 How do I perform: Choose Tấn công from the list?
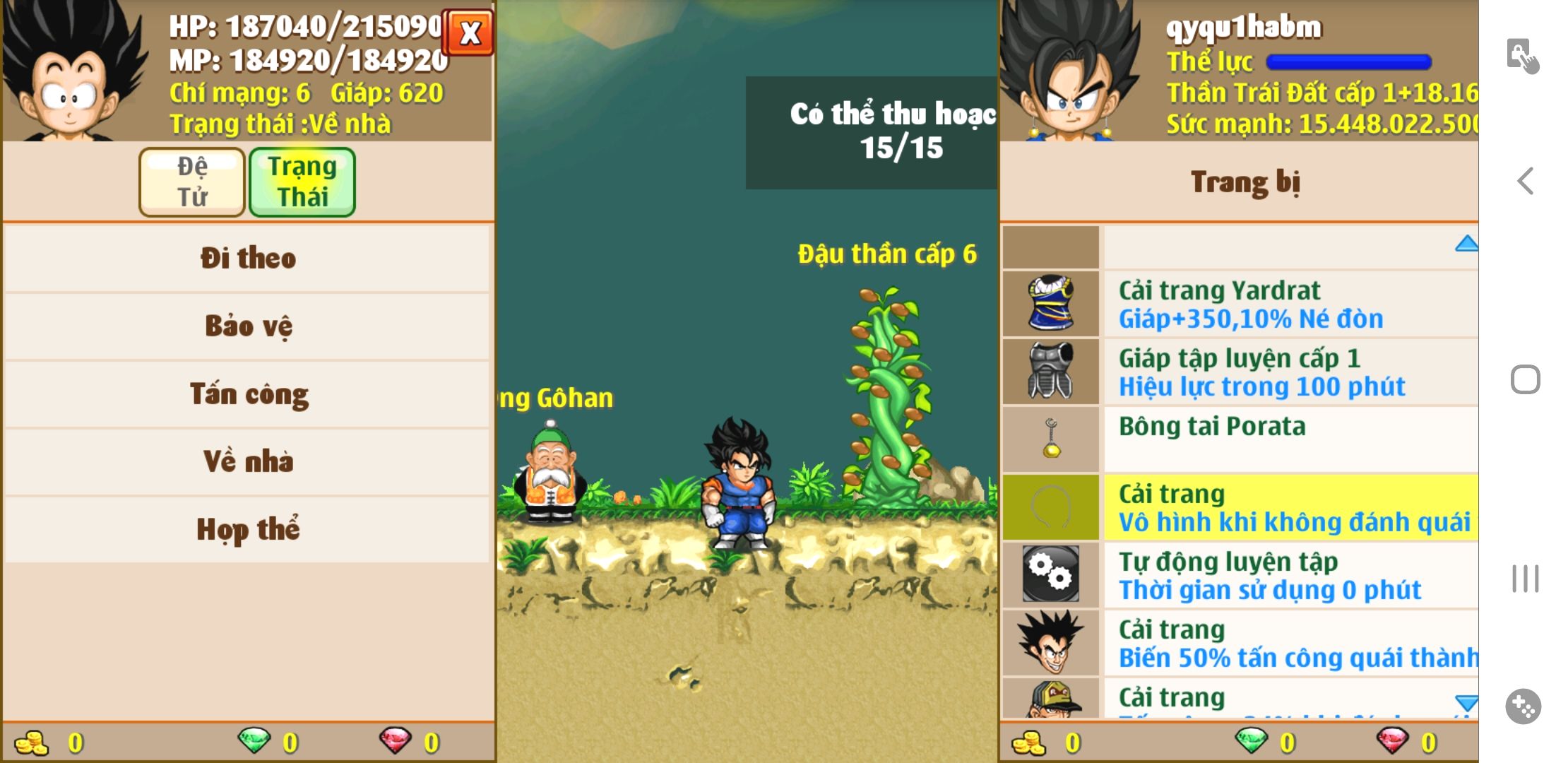pos(247,394)
